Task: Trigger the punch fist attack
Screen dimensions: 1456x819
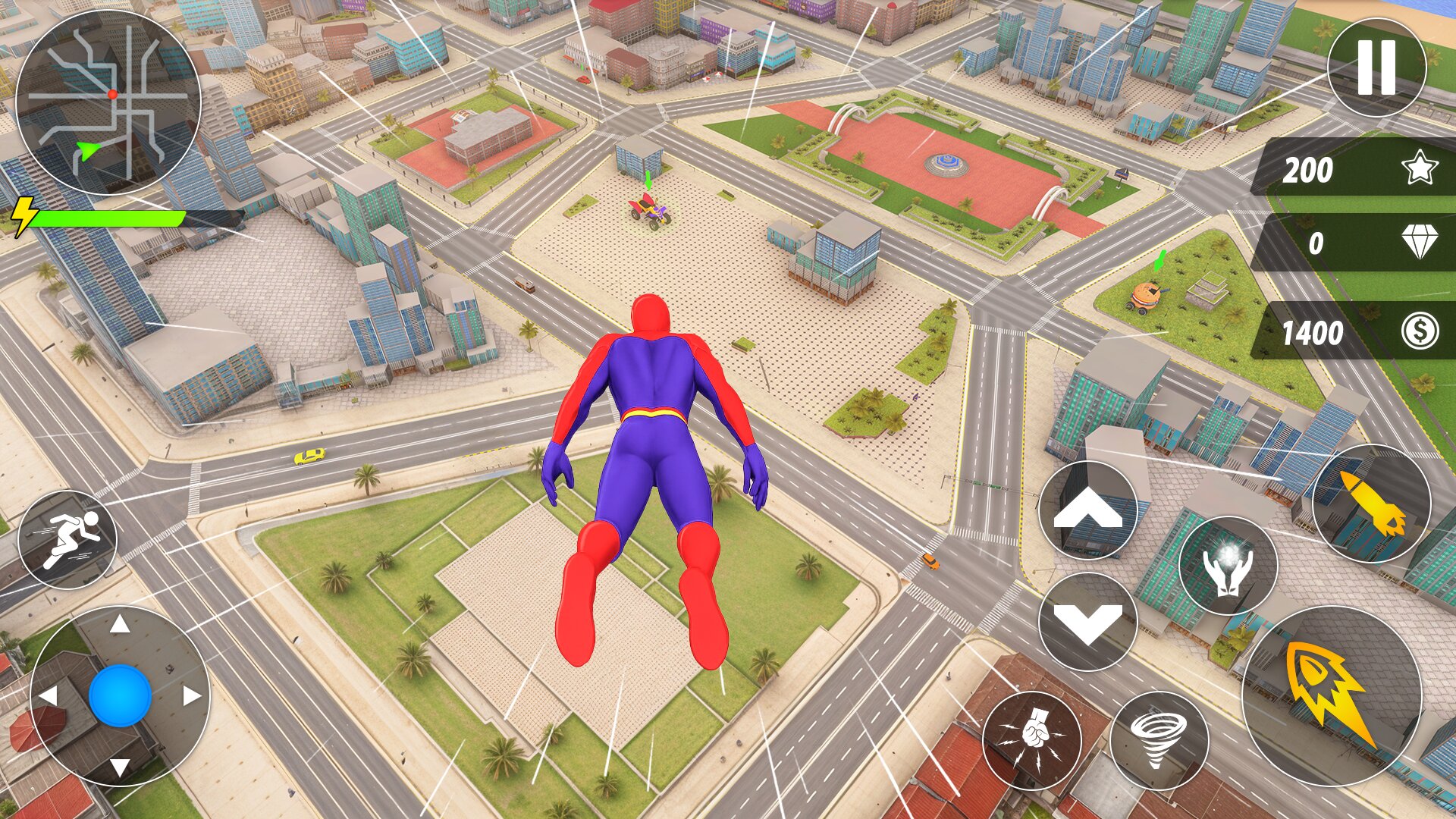Action: click(x=1031, y=739)
